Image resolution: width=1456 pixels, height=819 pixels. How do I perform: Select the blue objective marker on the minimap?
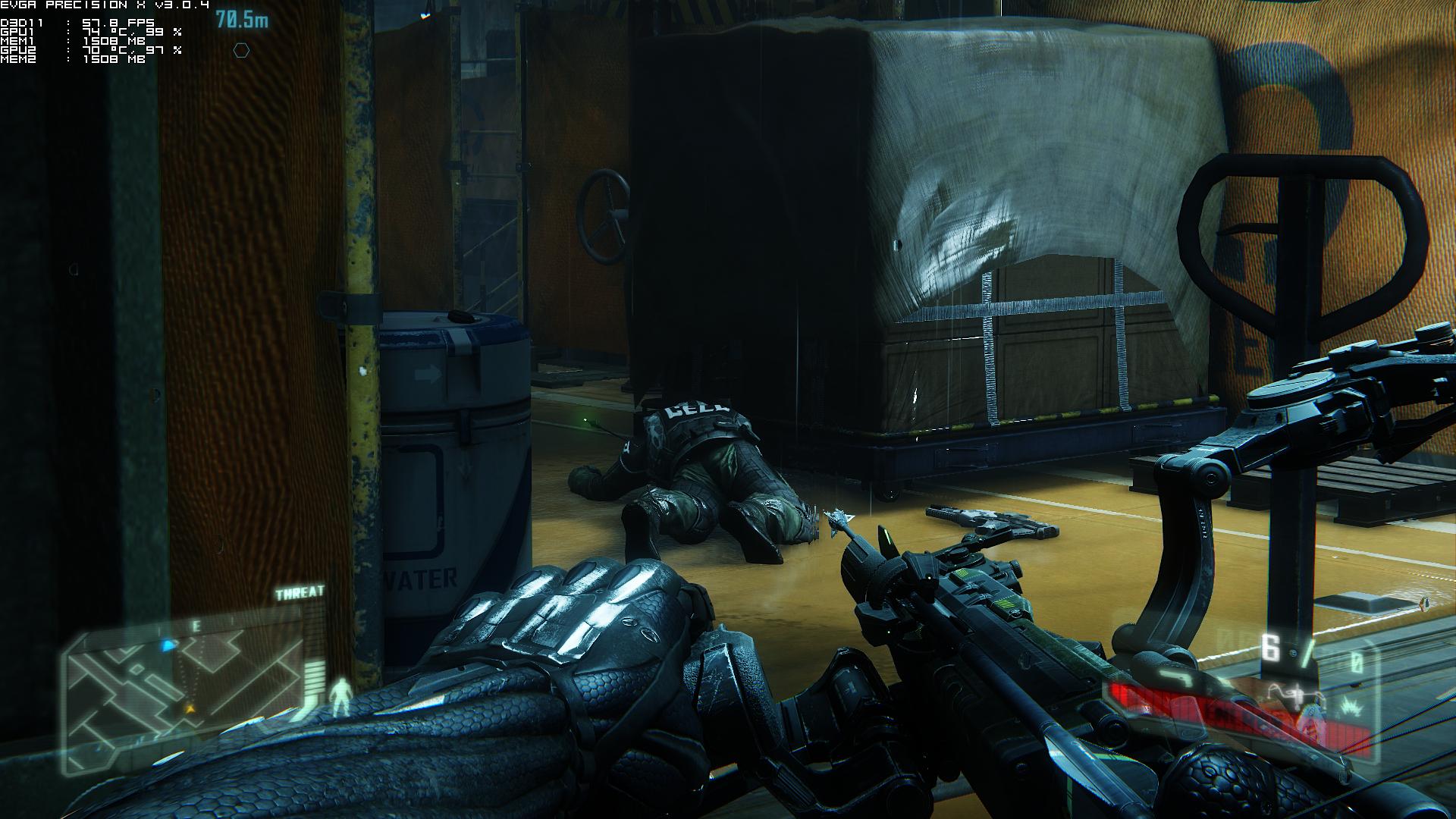coord(168,645)
